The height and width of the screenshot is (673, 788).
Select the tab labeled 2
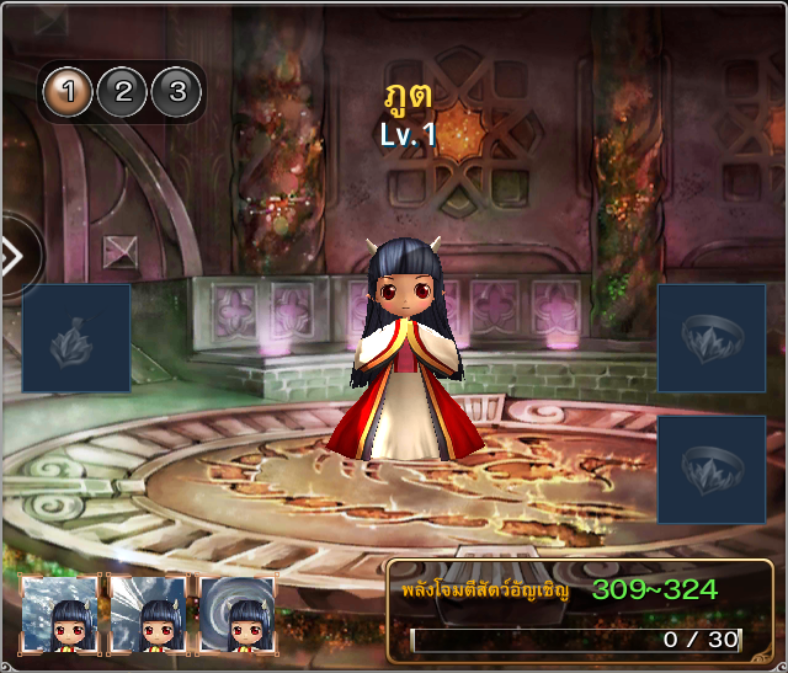(x=123, y=93)
